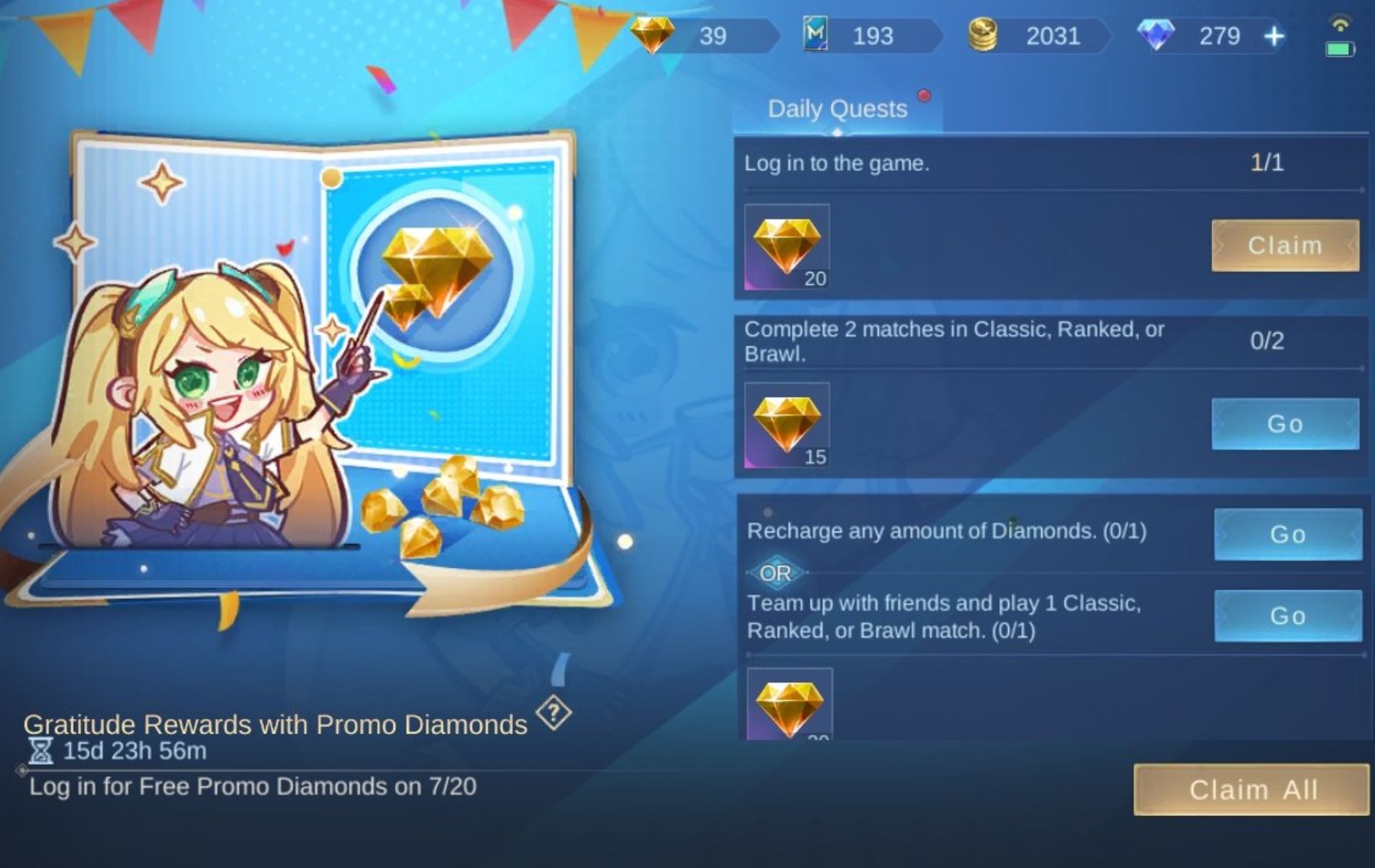This screenshot has height=868, width=1375.
Task: Click the partially visible diamond reward at bottom
Action: tap(791, 705)
